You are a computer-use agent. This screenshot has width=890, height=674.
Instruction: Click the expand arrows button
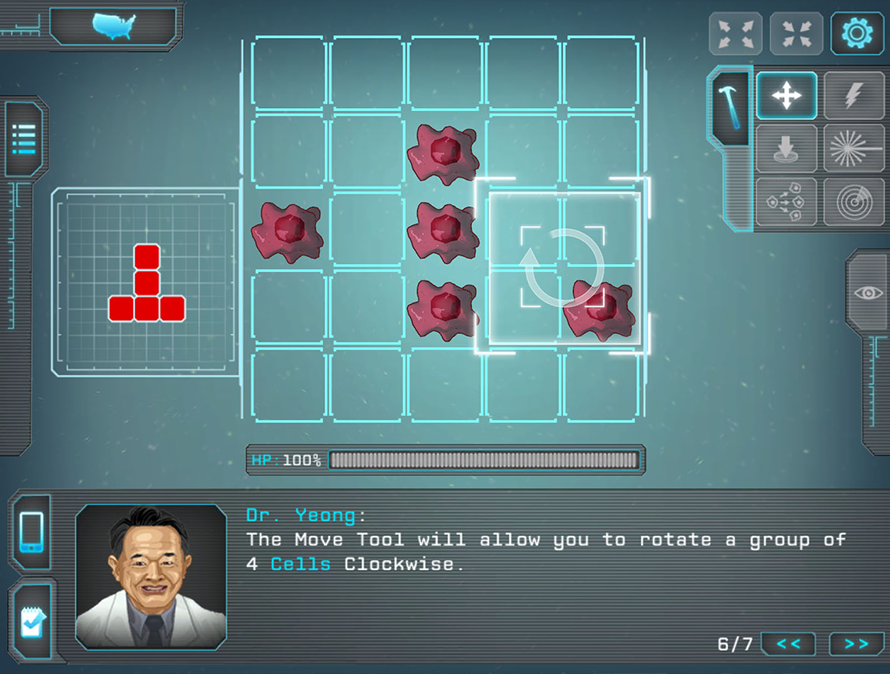coord(735,33)
